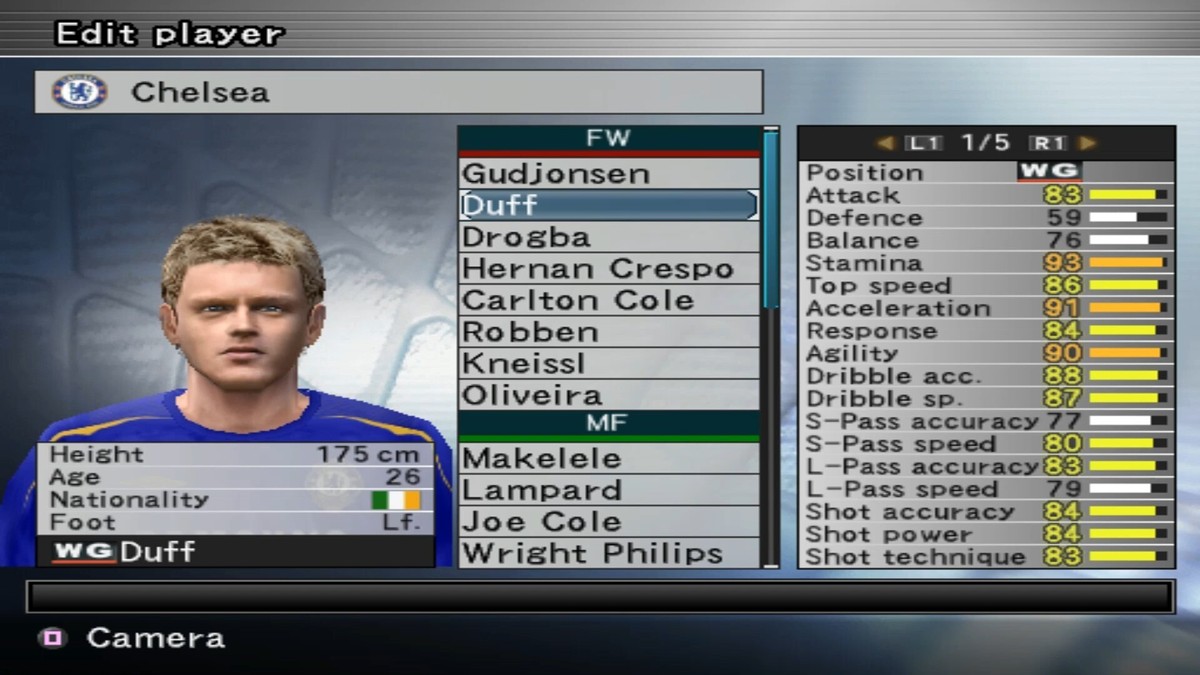Go to next stats page arrow
Screen dimensions: 1200x675
tap(1088, 143)
